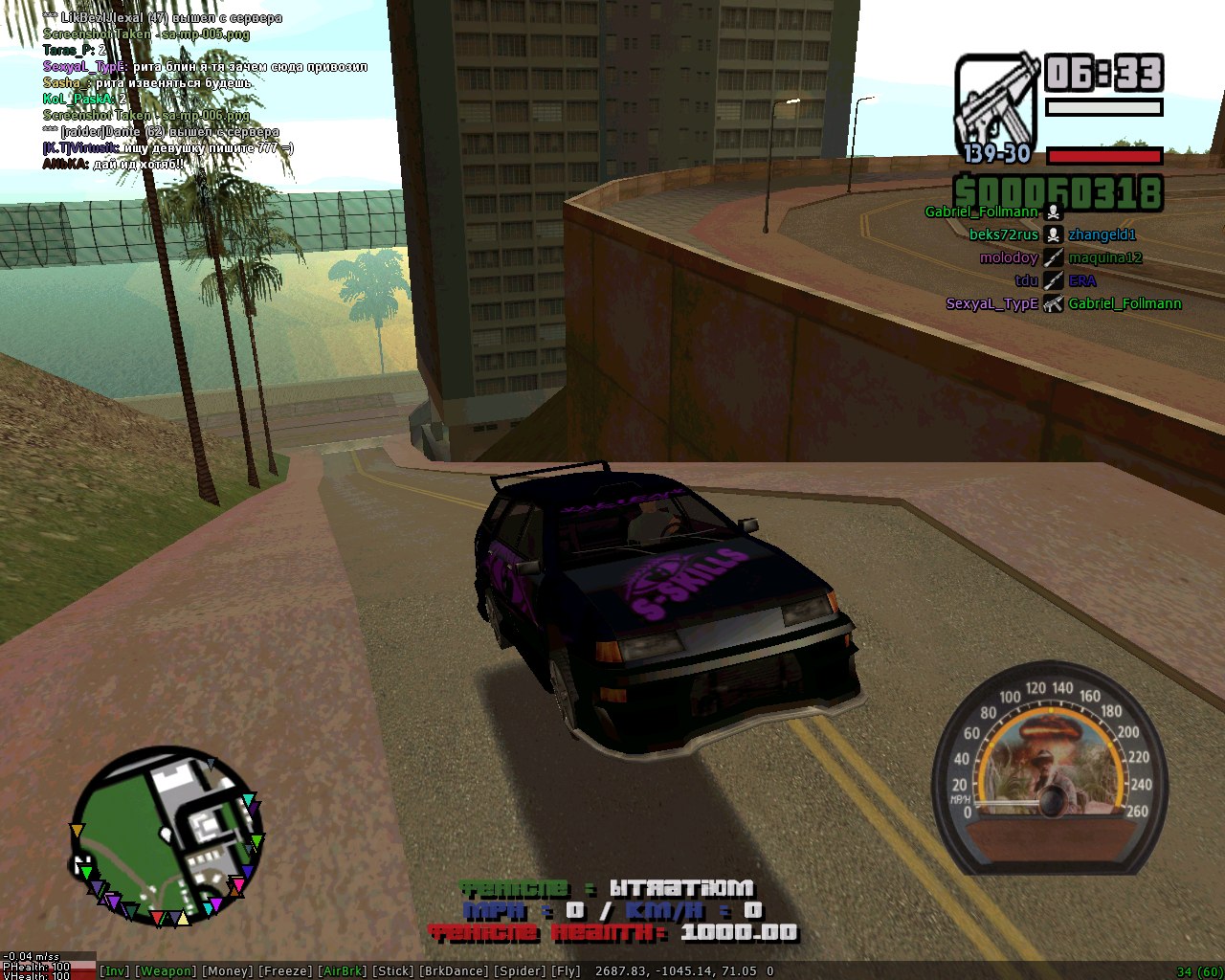Select the SMG weapon icon
Image resolution: width=1225 pixels, height=980 pixels.
coord(996,104)
